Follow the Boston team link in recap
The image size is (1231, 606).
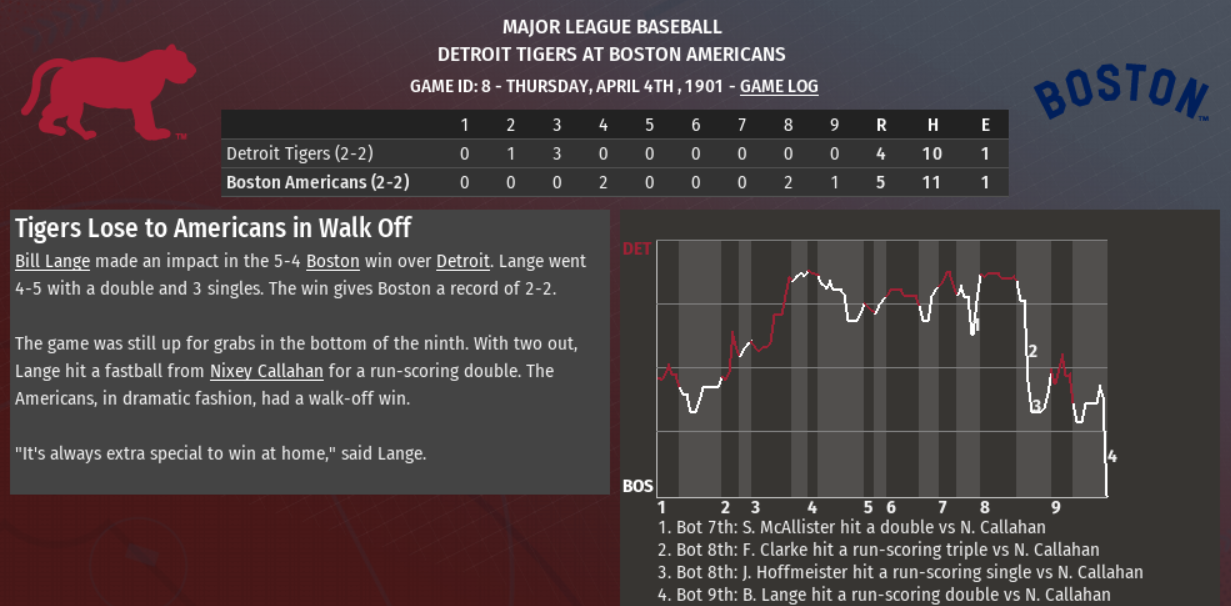(x=332, y=262)
